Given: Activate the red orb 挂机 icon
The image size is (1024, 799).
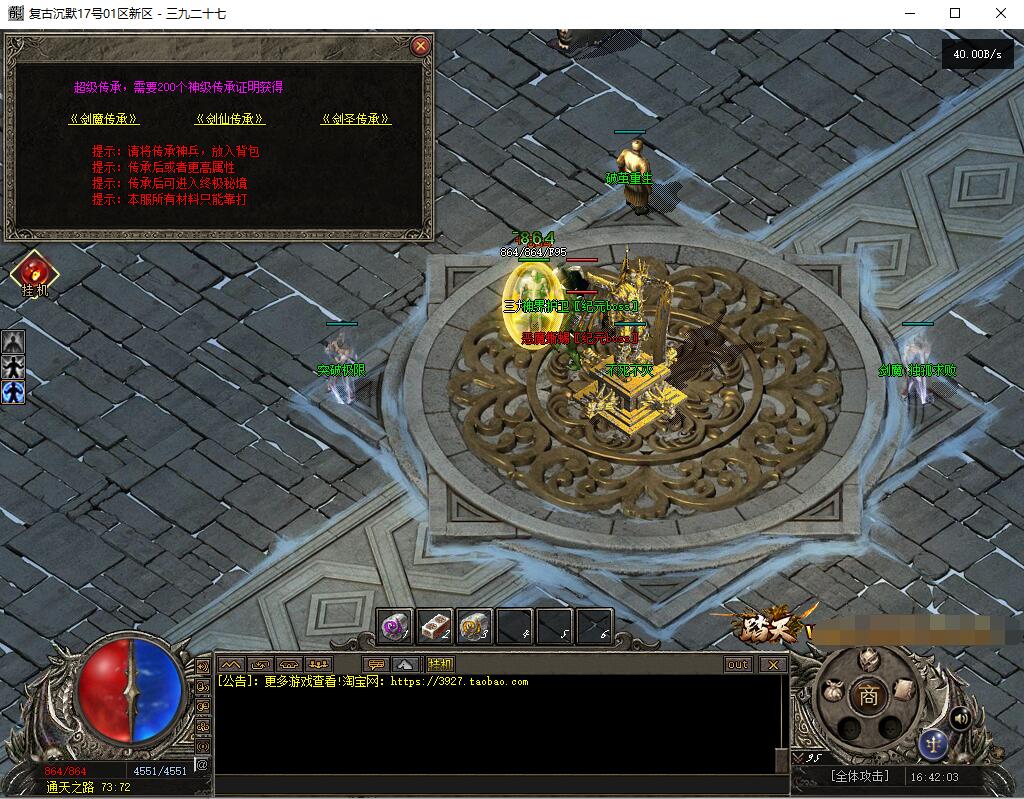Looking at the screenshot, I should (x=33, y=272).
